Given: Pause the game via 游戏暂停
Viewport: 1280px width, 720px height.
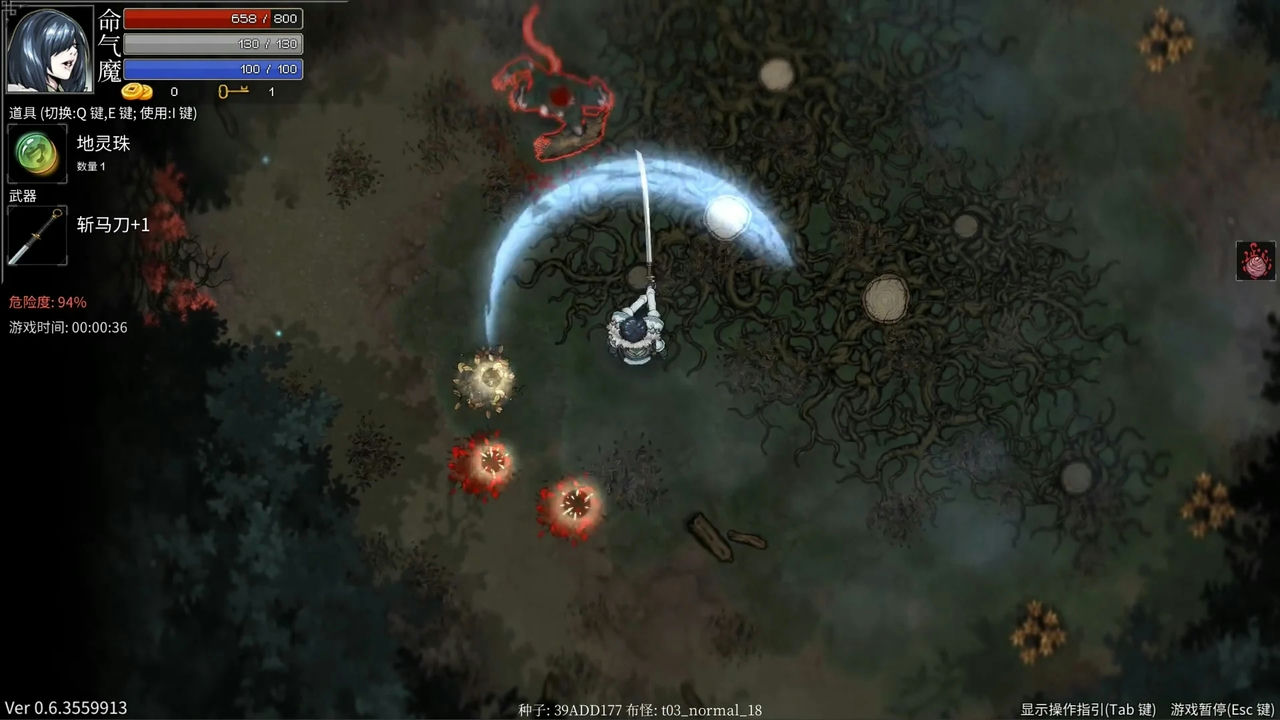Looking at the screenshot, I should pos(1224,709).
